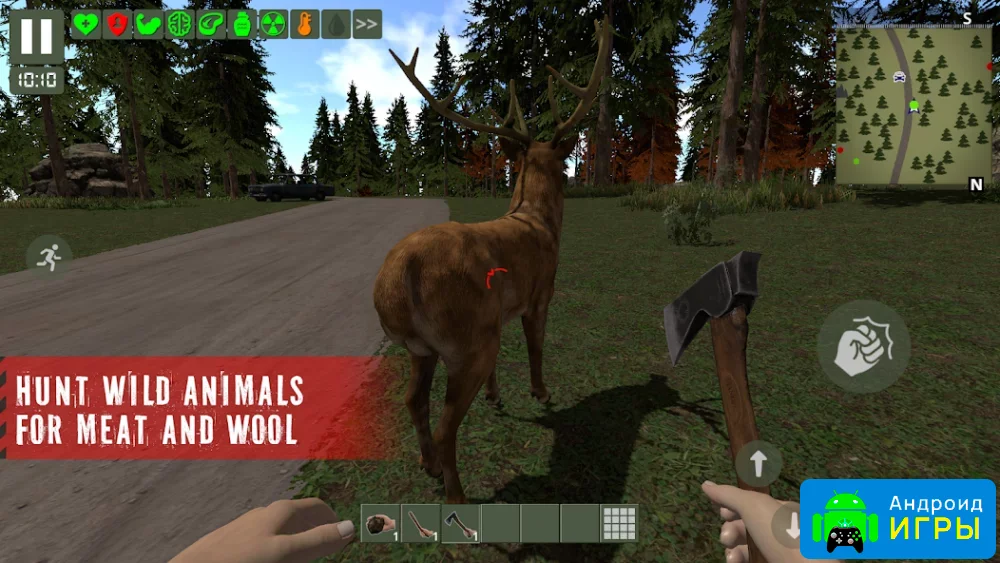Tap the down arrow button
Screen dimensions: 1000x563
[791, 526]
